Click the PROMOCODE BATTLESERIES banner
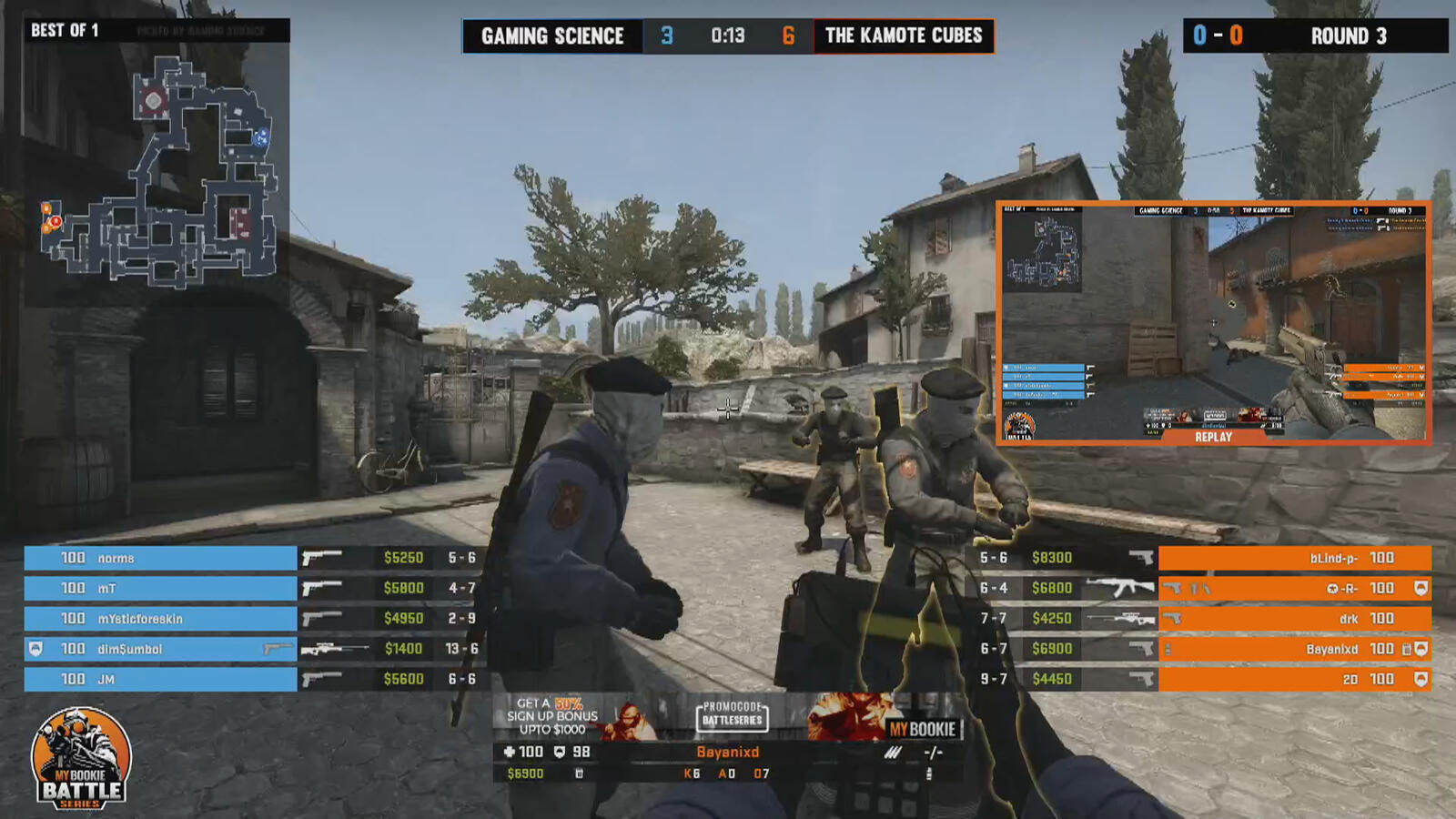This screenshot has width=1456, height=819. (x=733, y=716)
